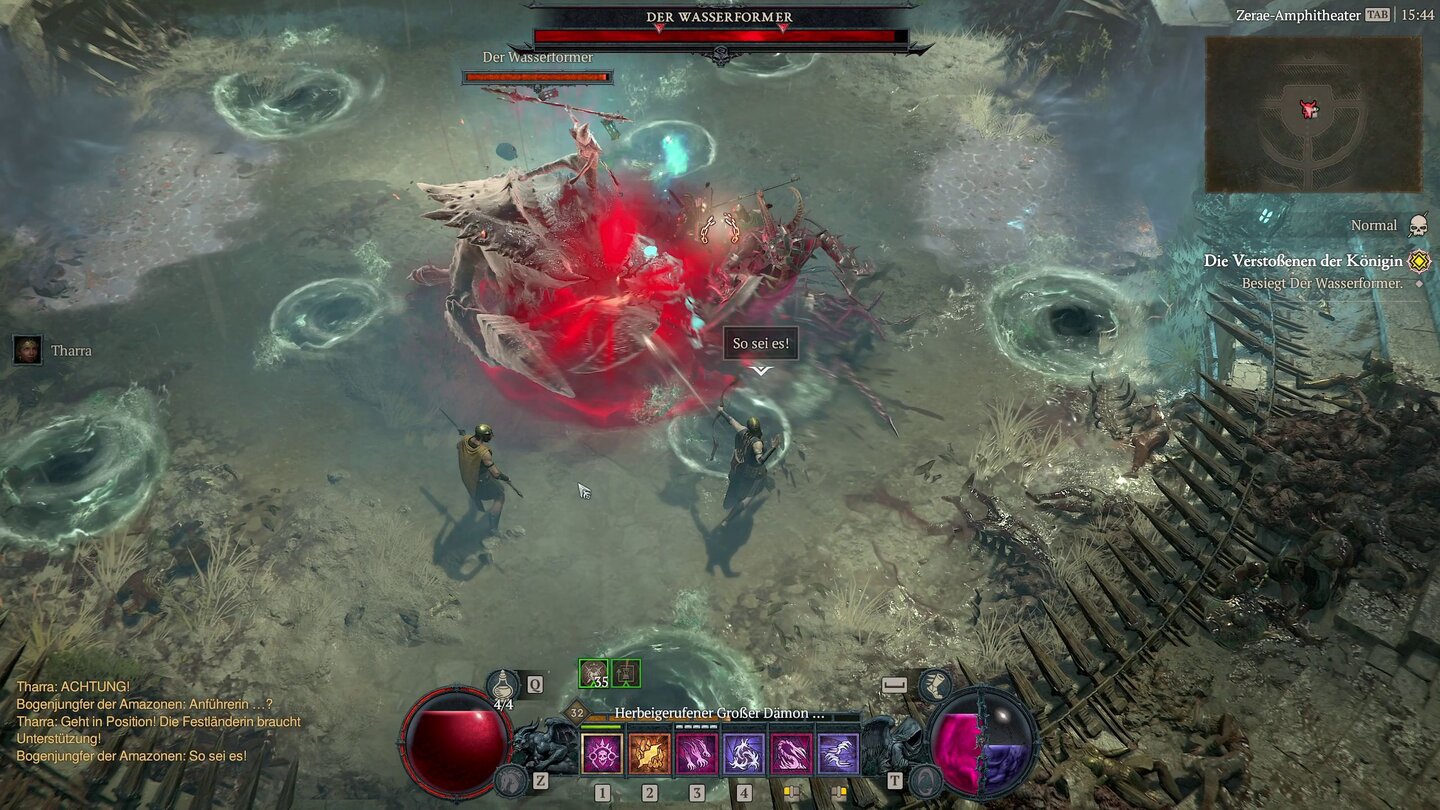Cast the white claw right-mouse skill
The height and width of the screenshot is (810, 1440).
pyautogui.click(x=838, y=753)
